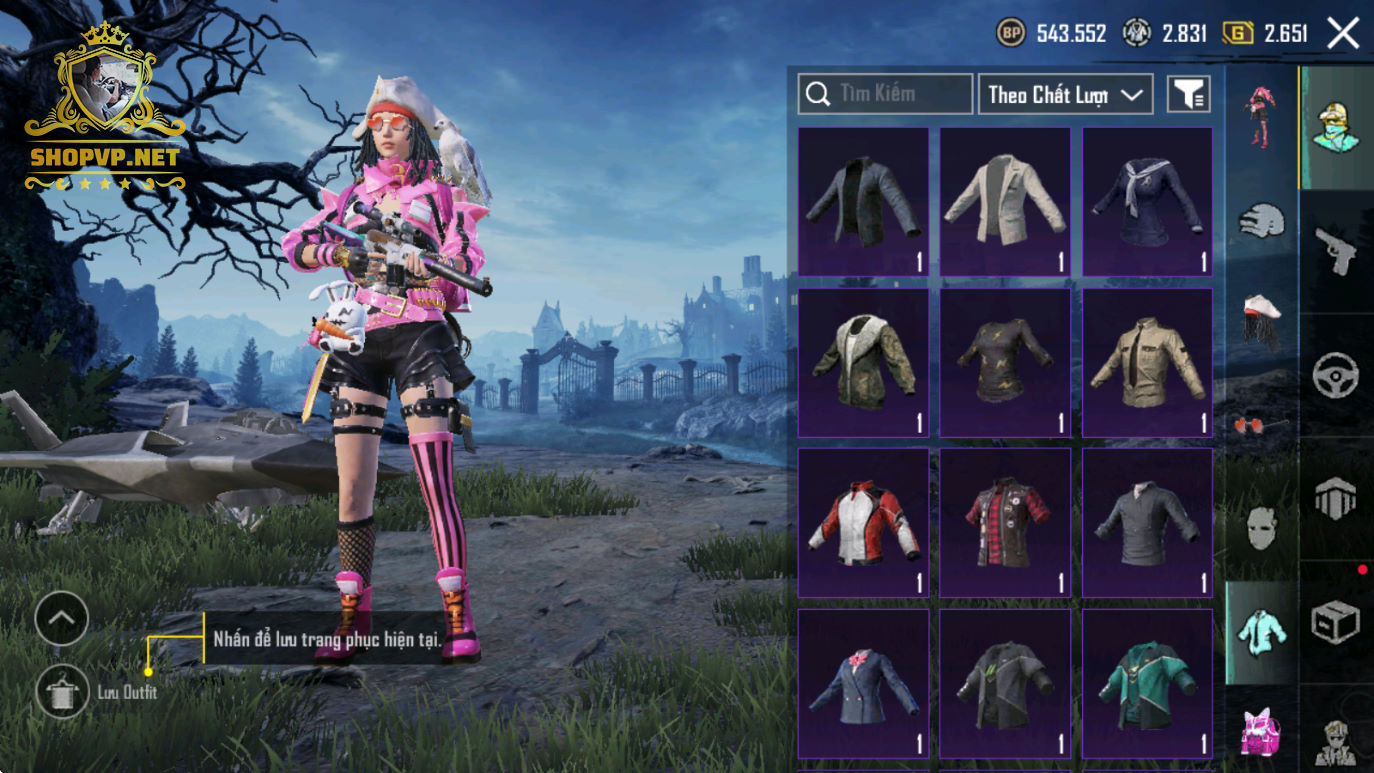
Task: Choose the tan shirt with black tie
Action: pos(1147,362)
